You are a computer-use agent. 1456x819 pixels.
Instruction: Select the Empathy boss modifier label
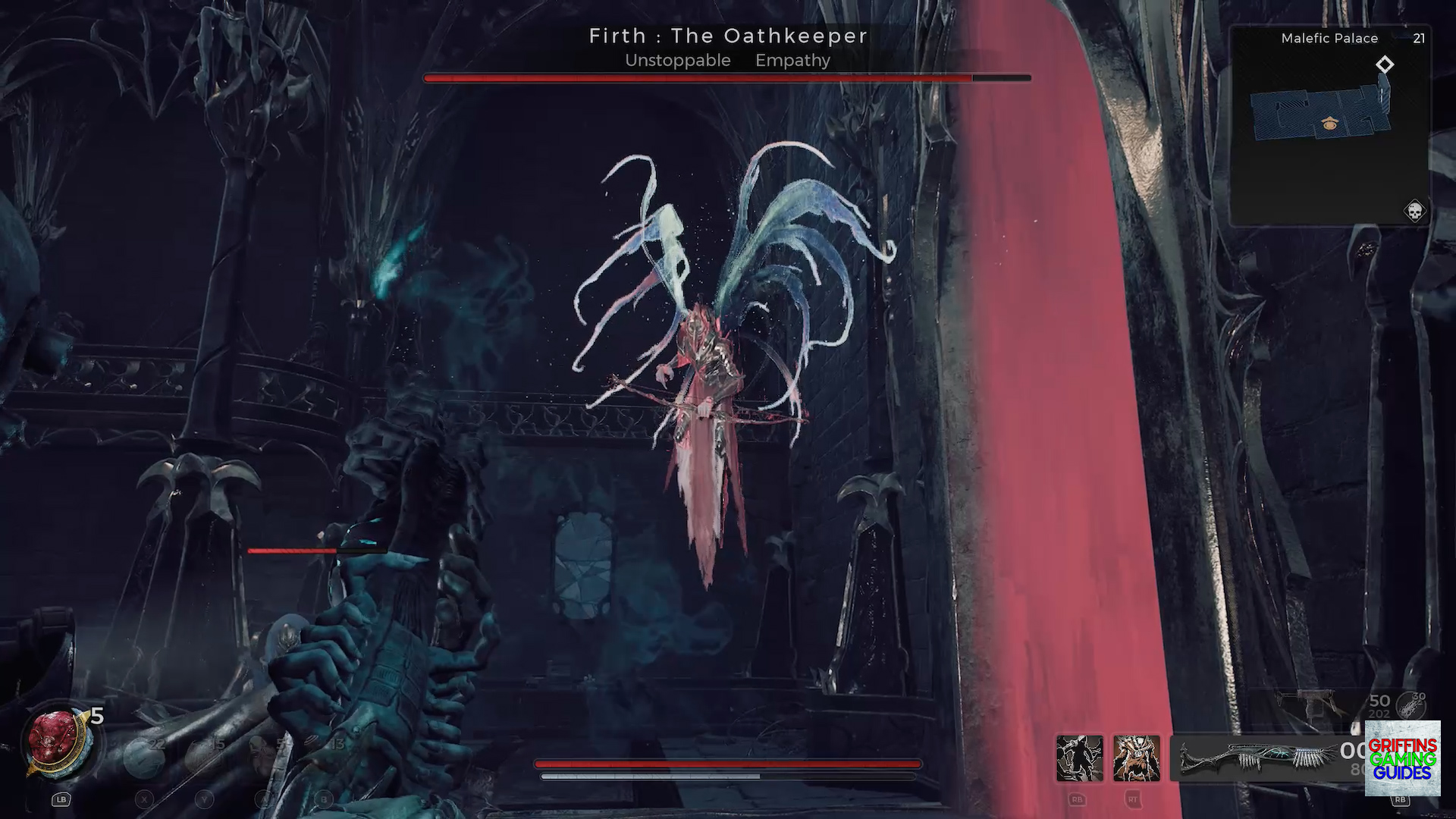point(792,61)
